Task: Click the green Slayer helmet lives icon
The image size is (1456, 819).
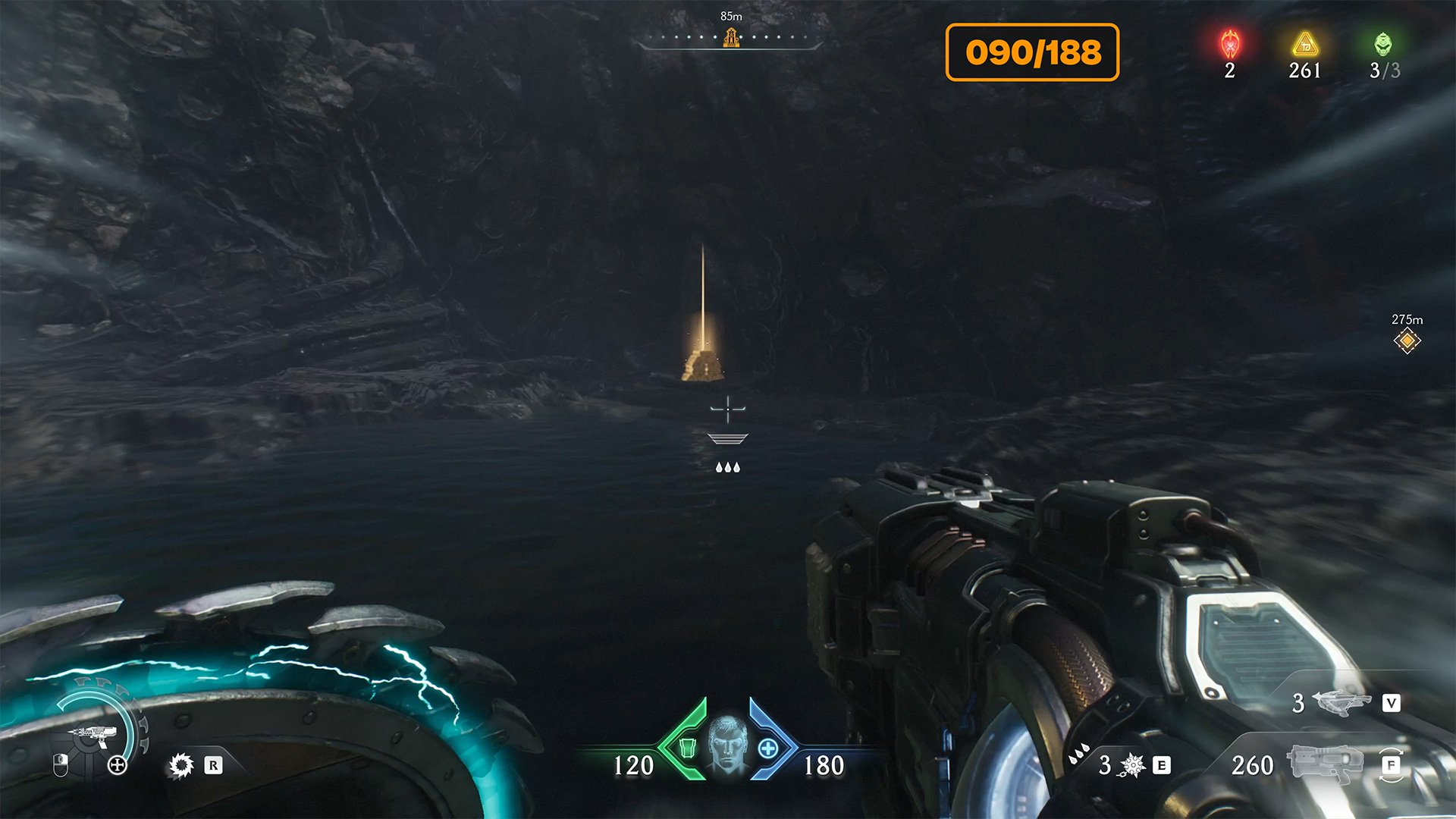Action: point(1383,45)
